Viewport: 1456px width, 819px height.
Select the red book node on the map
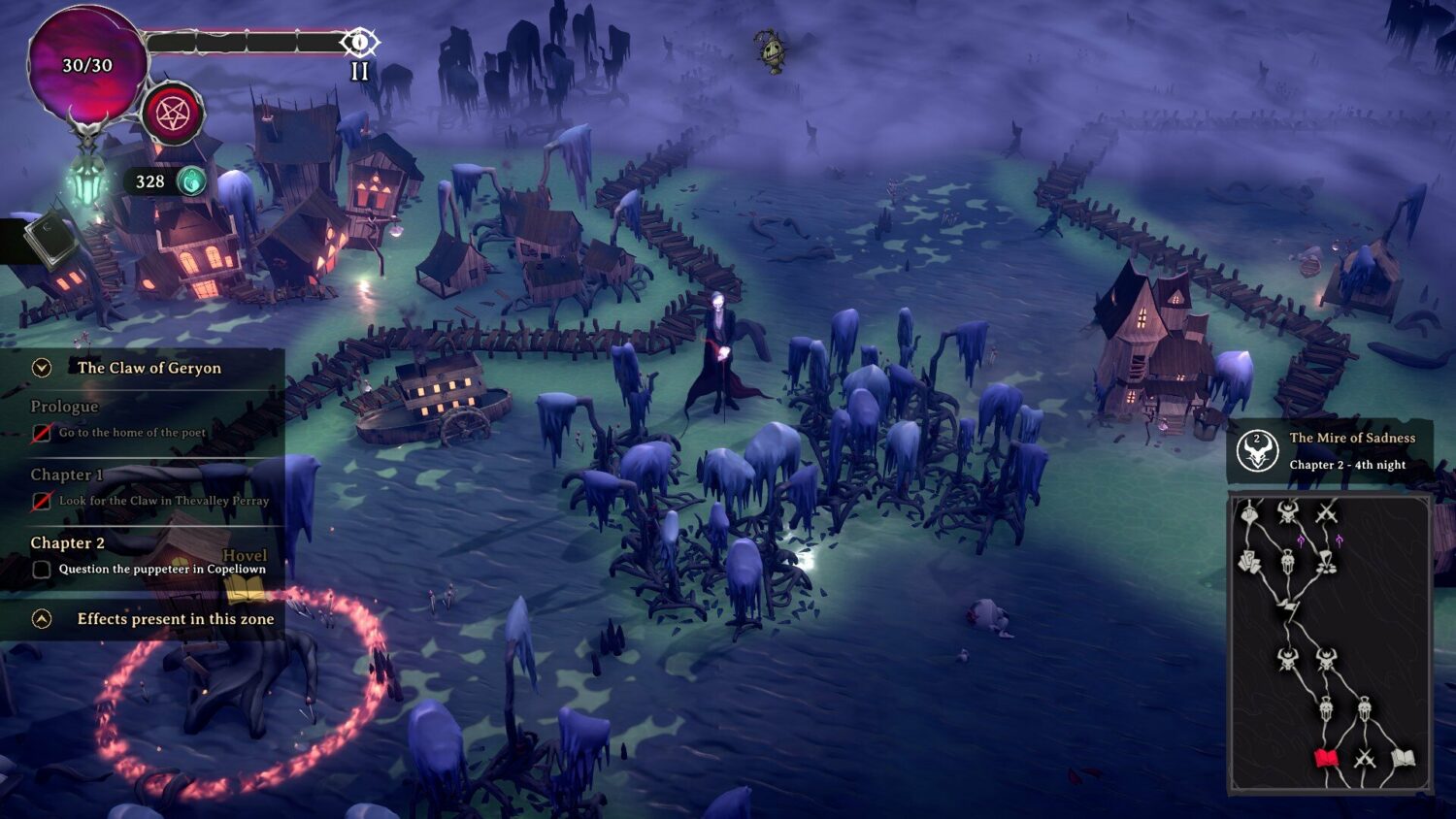click(x=1325, y=756)
